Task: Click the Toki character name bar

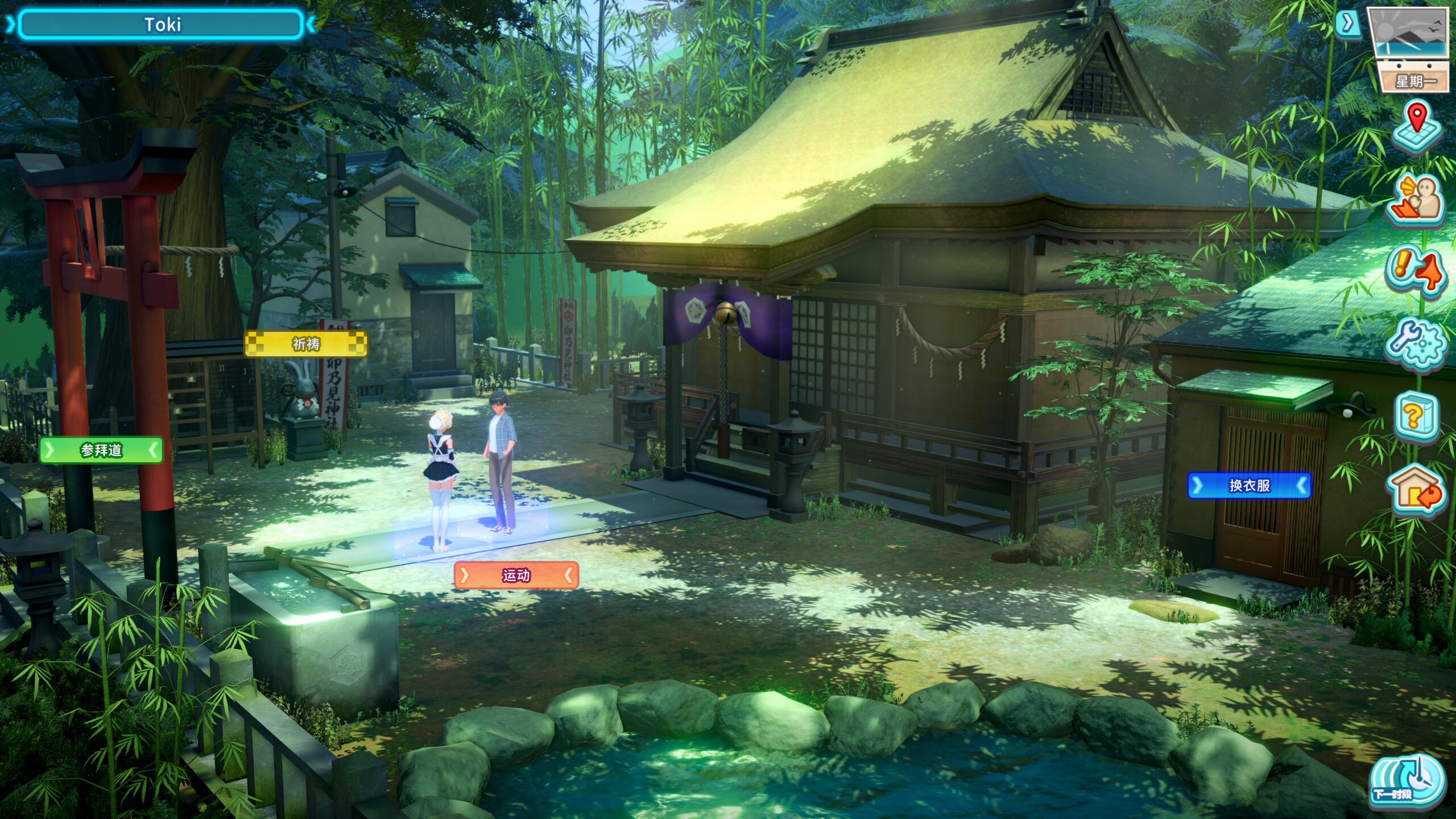Action: pyautogui.click(x=161, y=25)
